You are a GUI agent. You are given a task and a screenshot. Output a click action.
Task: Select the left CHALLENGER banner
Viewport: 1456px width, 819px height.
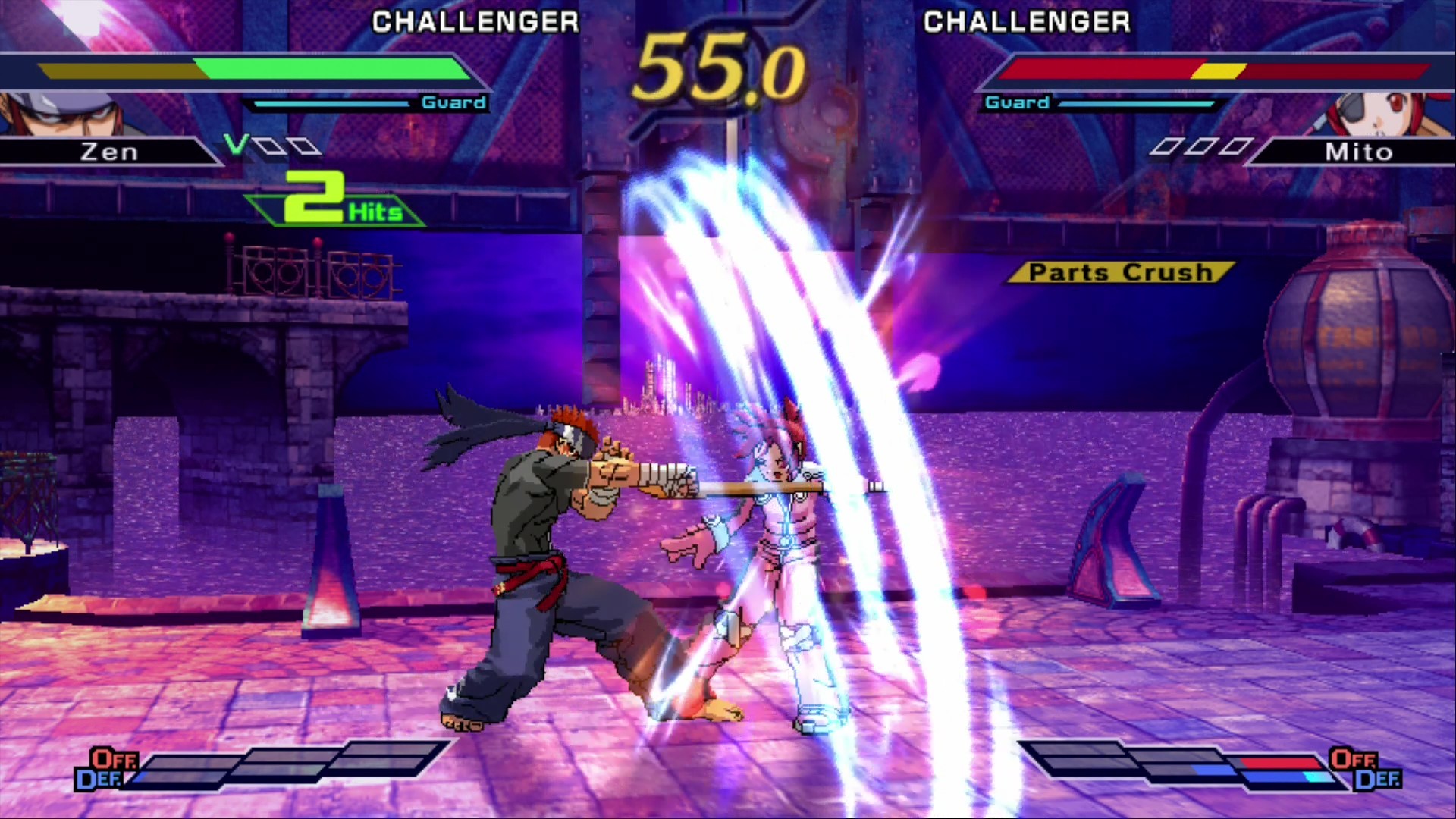(476, 21)
